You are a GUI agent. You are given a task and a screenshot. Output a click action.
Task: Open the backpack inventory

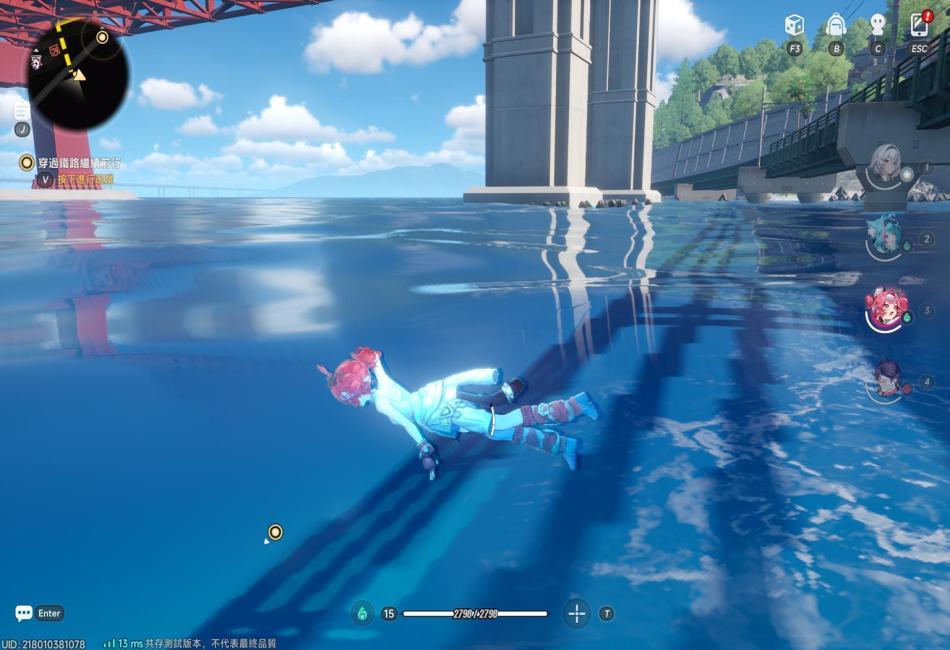pyautogui.click(x=836, y=25)
